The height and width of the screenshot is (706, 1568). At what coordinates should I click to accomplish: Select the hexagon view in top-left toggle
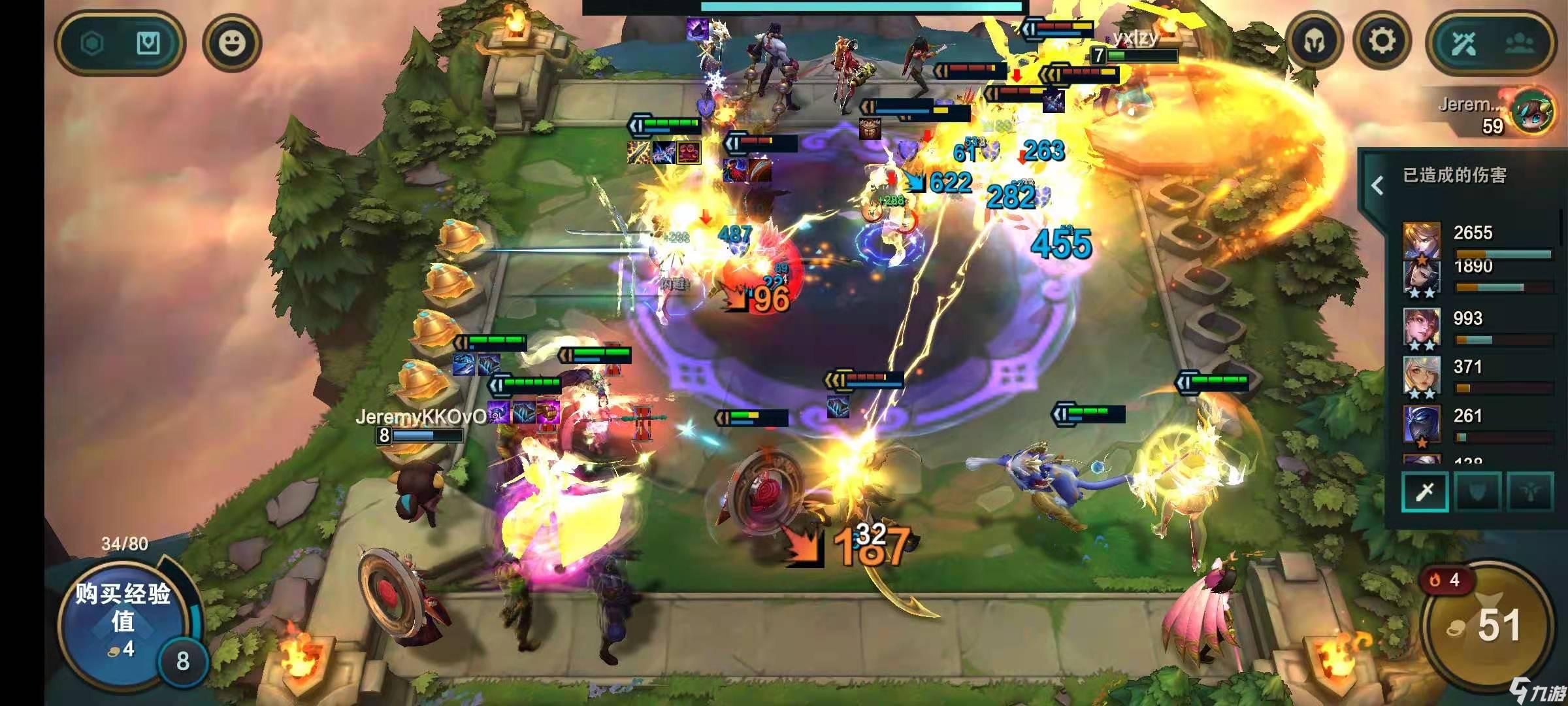(92, 44)
